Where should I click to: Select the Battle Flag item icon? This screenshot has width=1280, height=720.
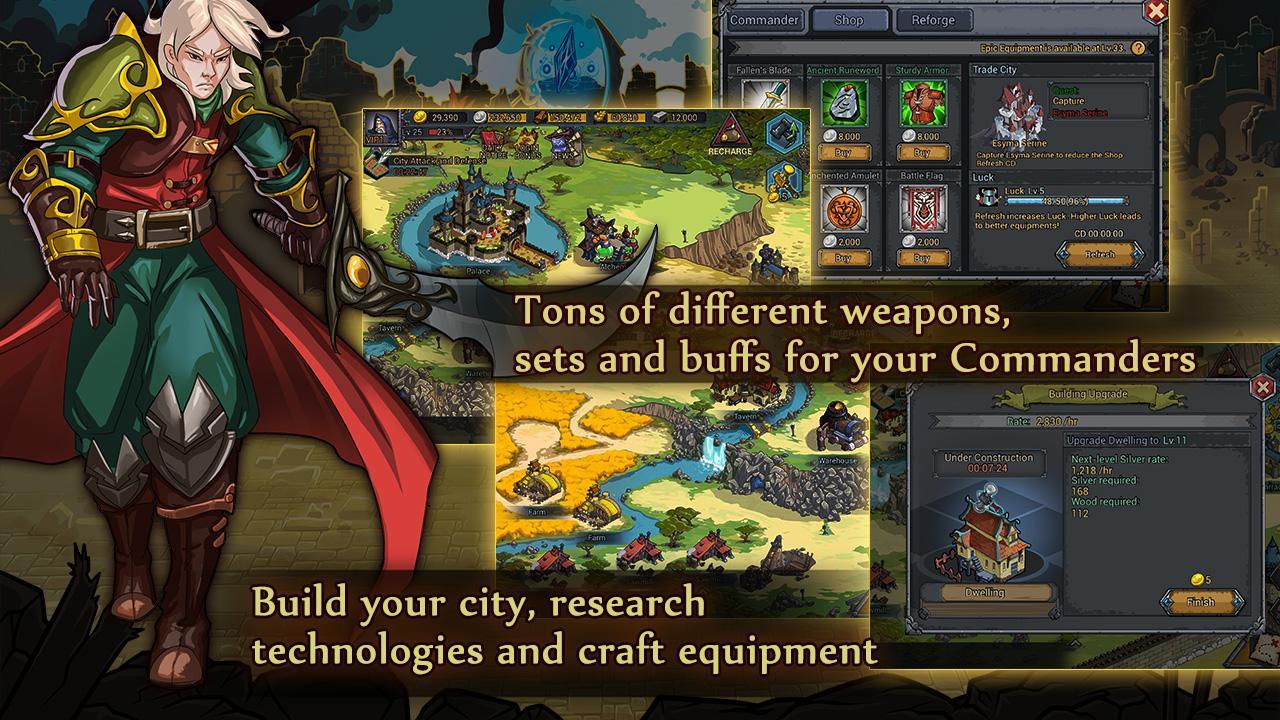tap(922, 206)
